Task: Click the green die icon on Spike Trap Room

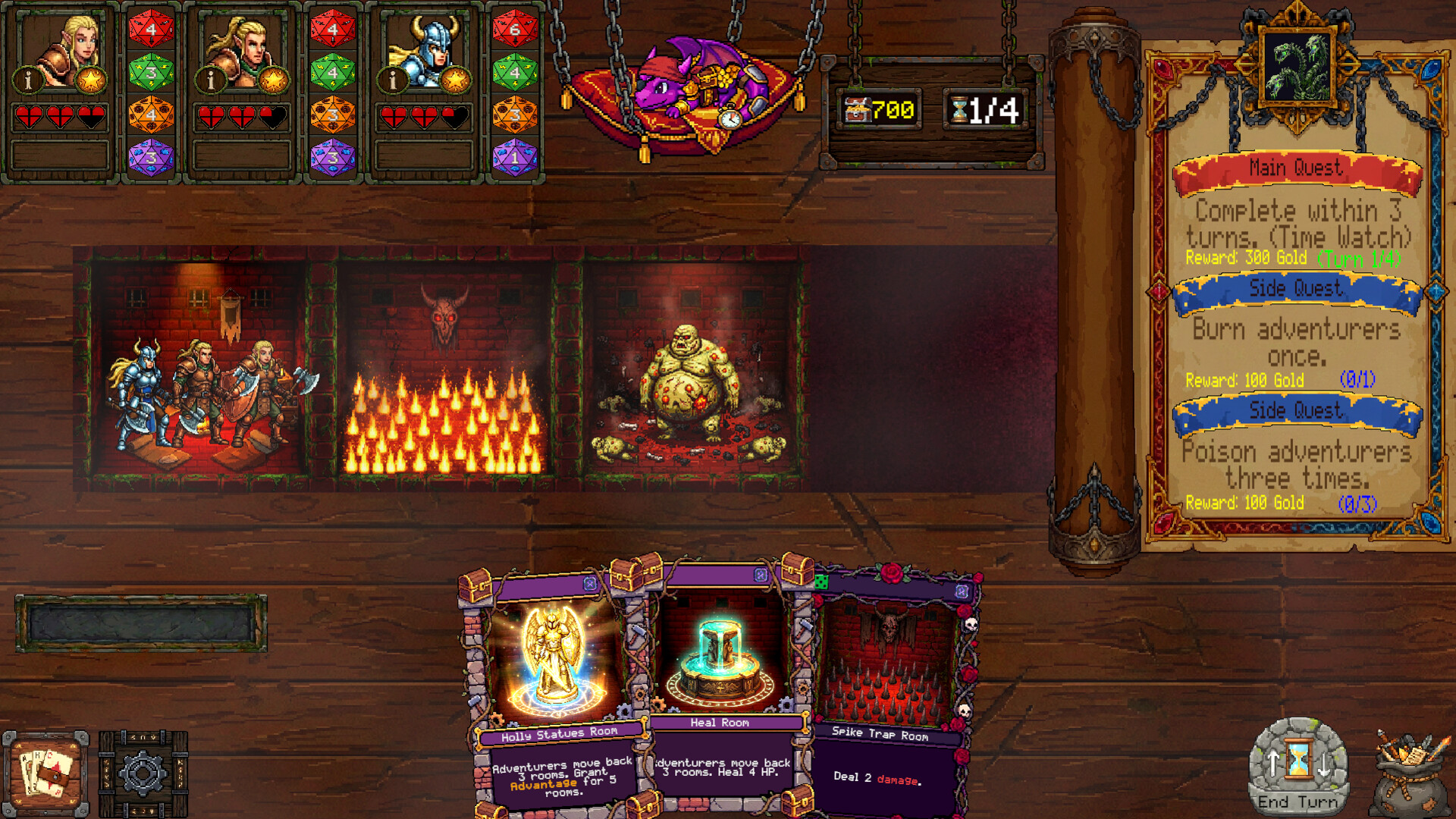Action: pyautogui.click(x=822, y=581)
